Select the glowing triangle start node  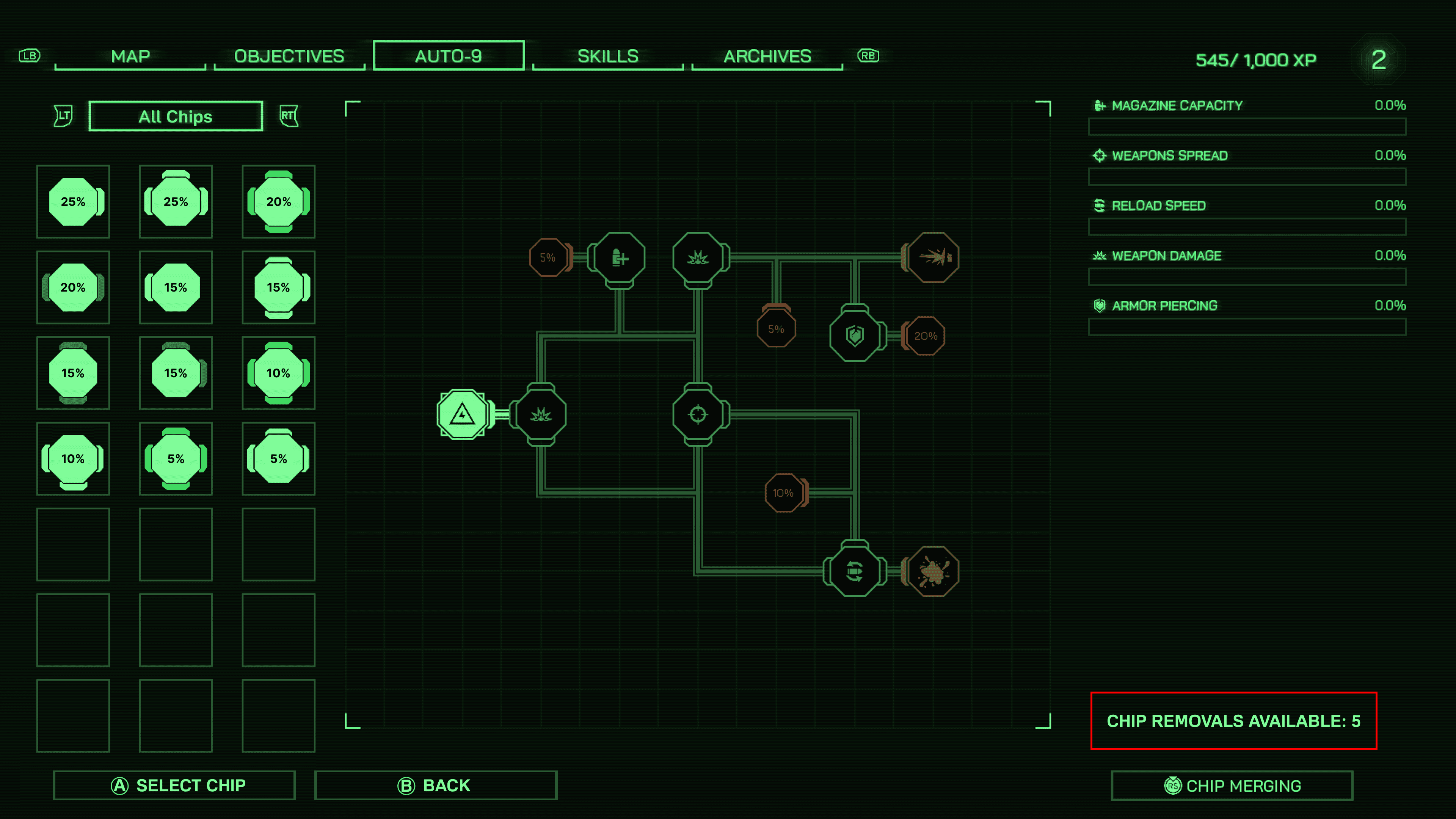click(462, 414)
